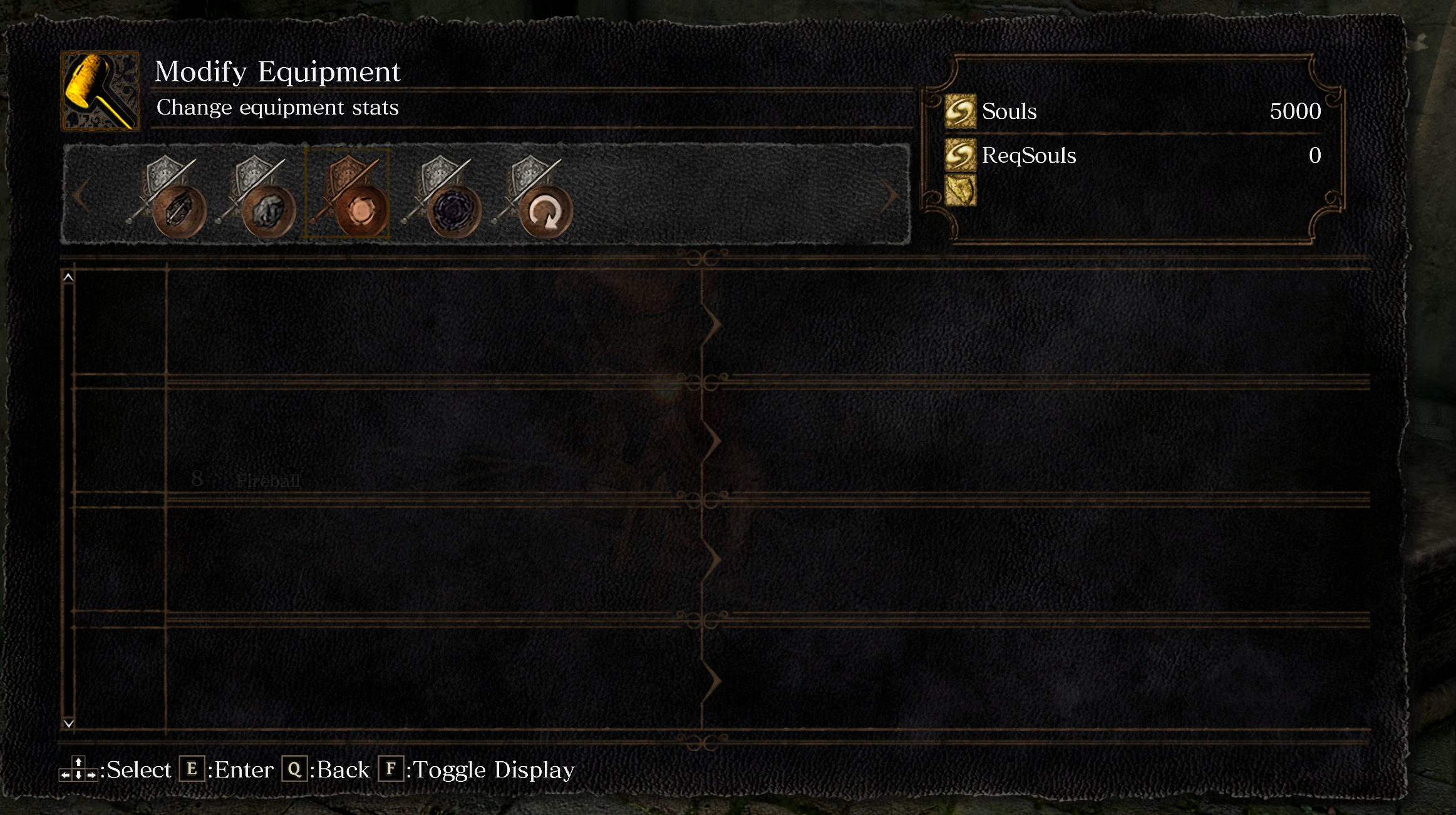Click the list's scroll up arrow
This screenshot has width=1456, height=815.
pos(69,277)
